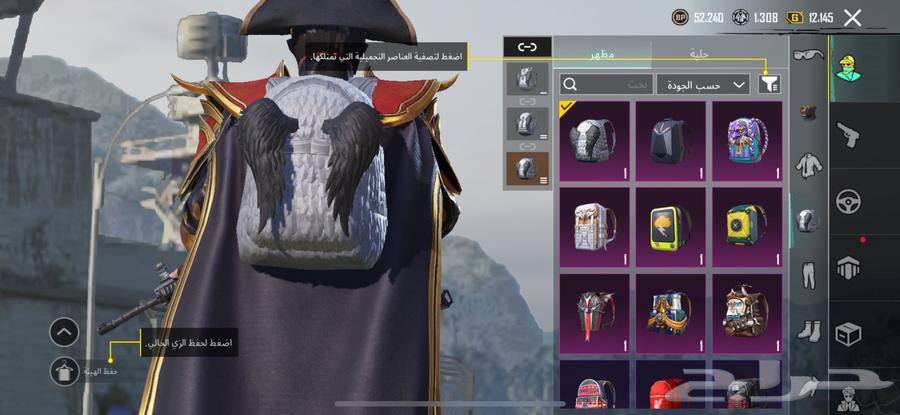
Task: Expand the up-arrow circular button
Action: point(64,331)
